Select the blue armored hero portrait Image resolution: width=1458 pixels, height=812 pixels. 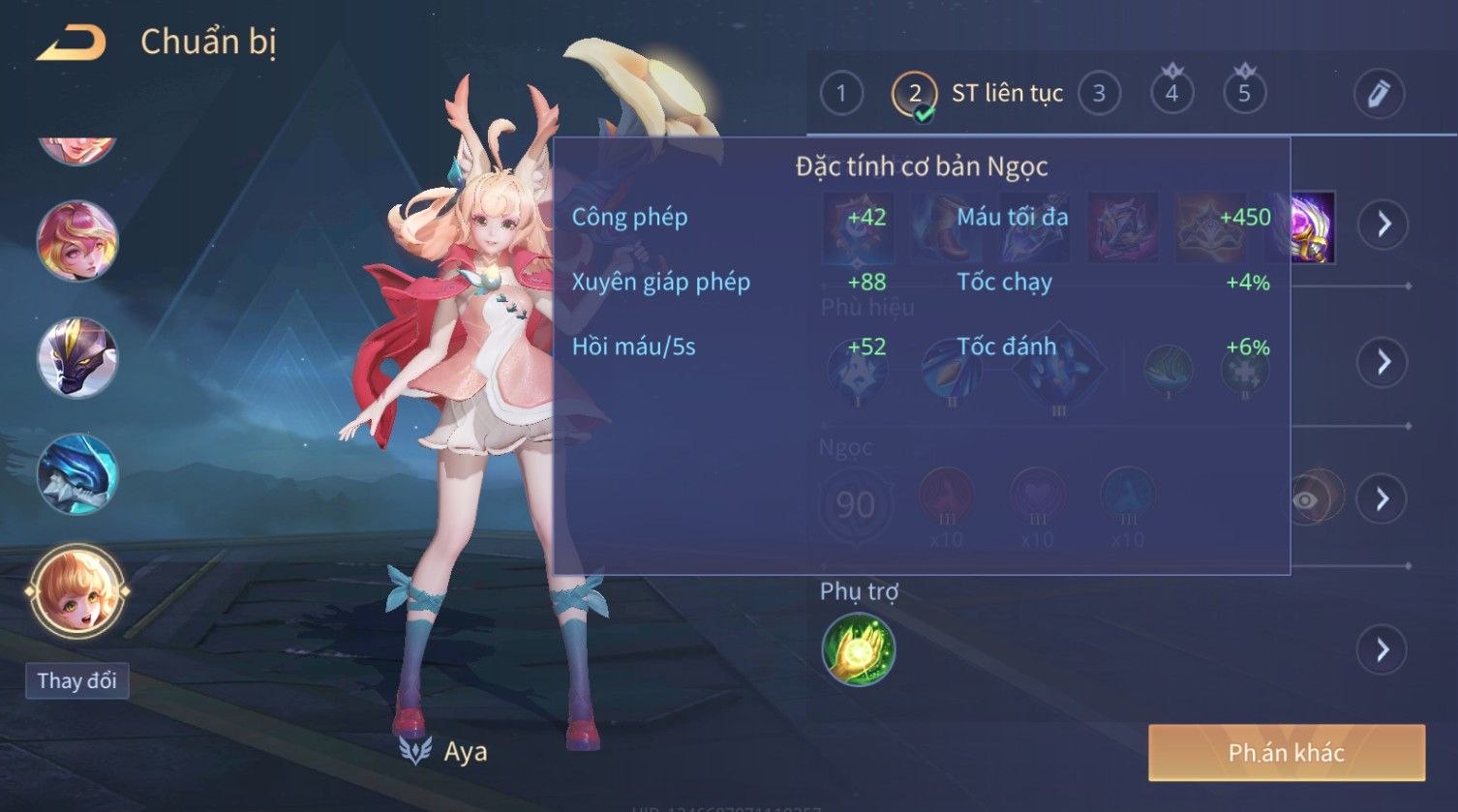[77, 473]
